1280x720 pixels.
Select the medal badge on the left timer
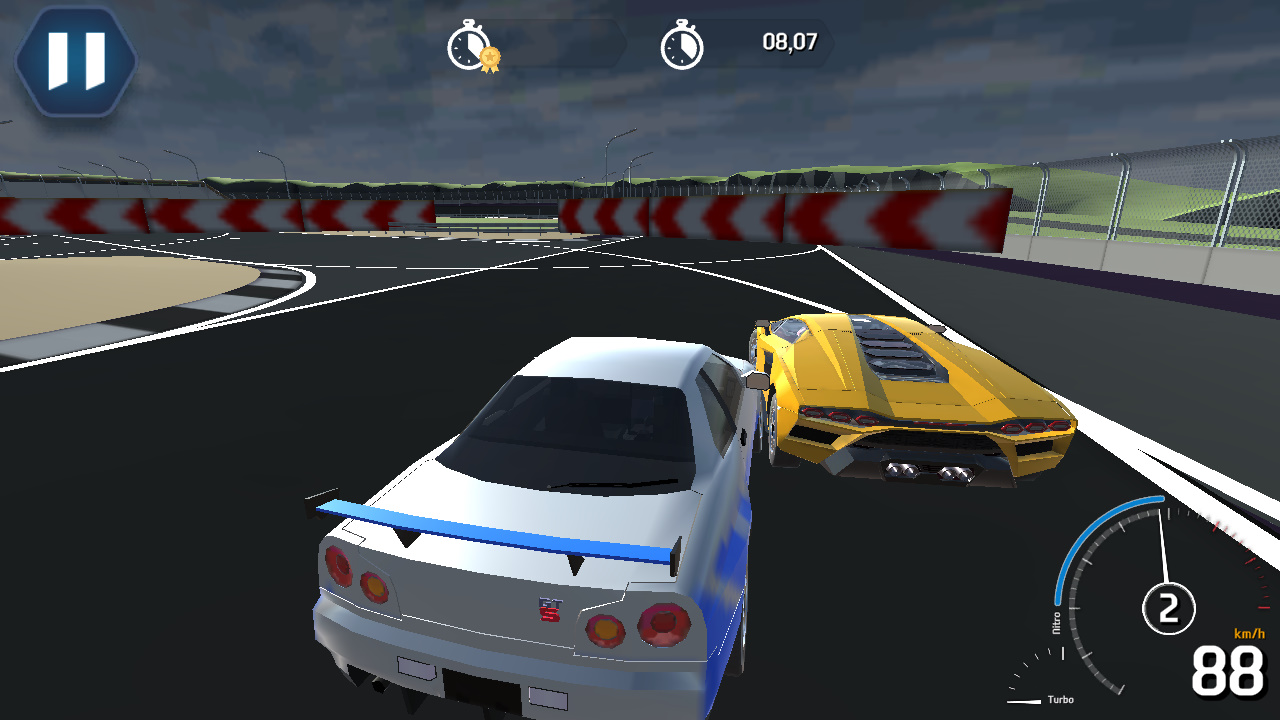click(x=489, y=57)
